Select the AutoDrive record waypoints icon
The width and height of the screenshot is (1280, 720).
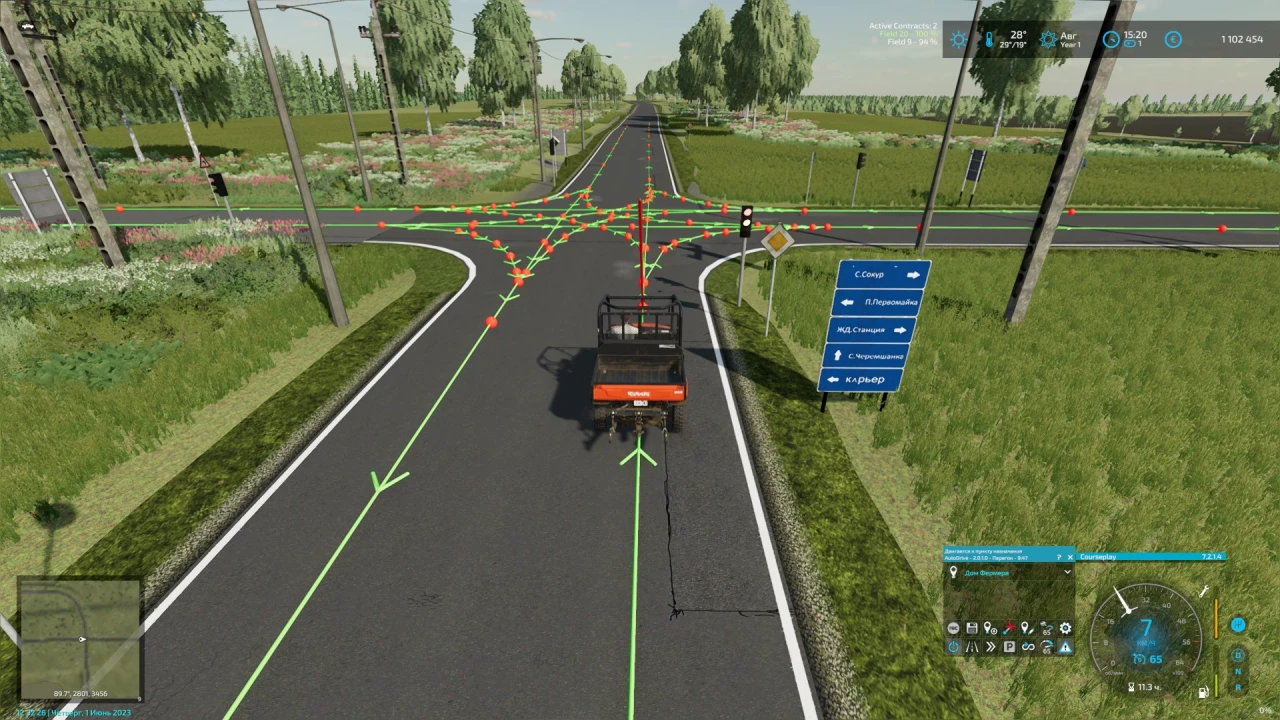tap(952, 628)
